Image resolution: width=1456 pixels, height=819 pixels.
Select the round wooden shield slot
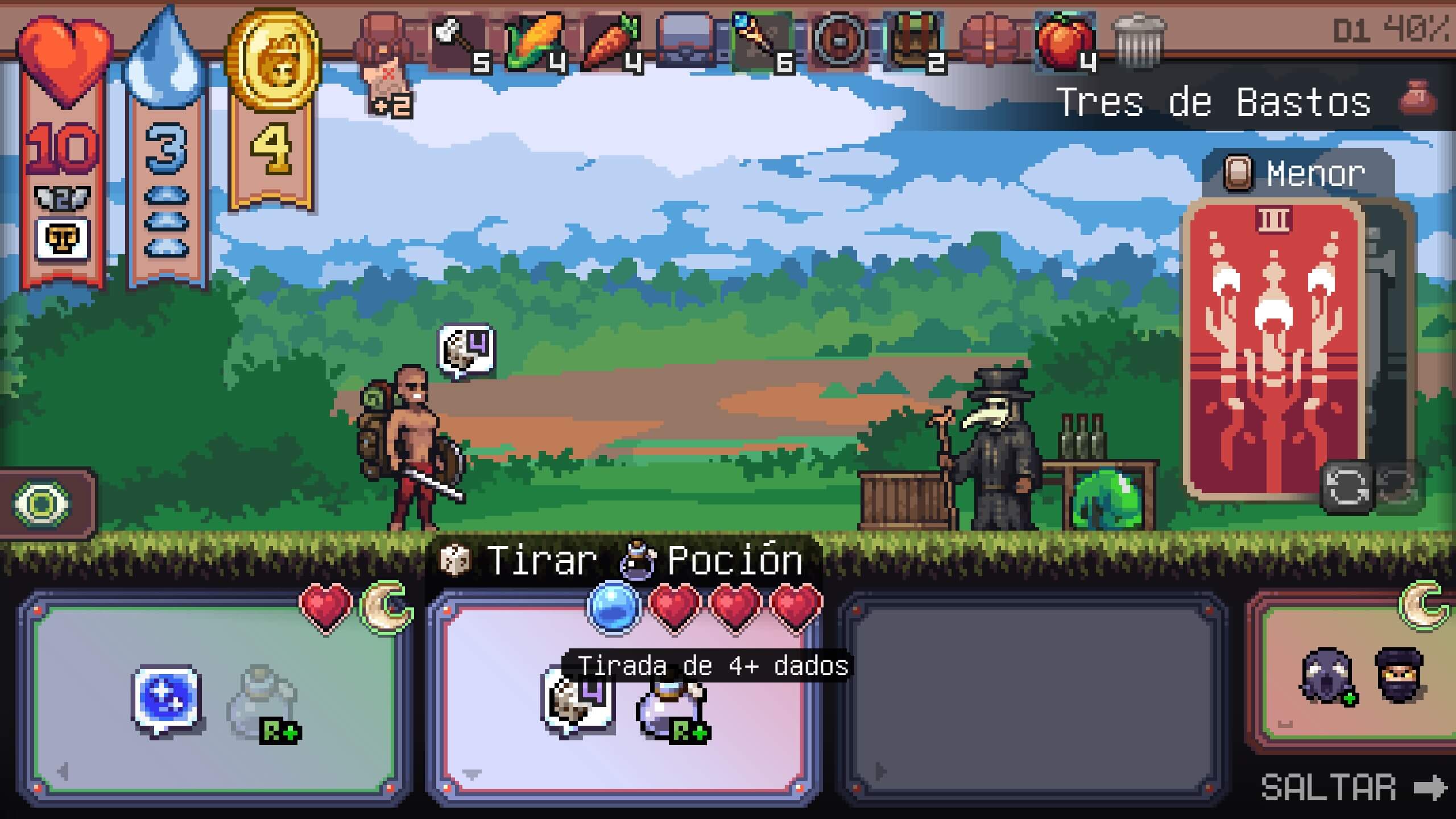click(839, 41)
